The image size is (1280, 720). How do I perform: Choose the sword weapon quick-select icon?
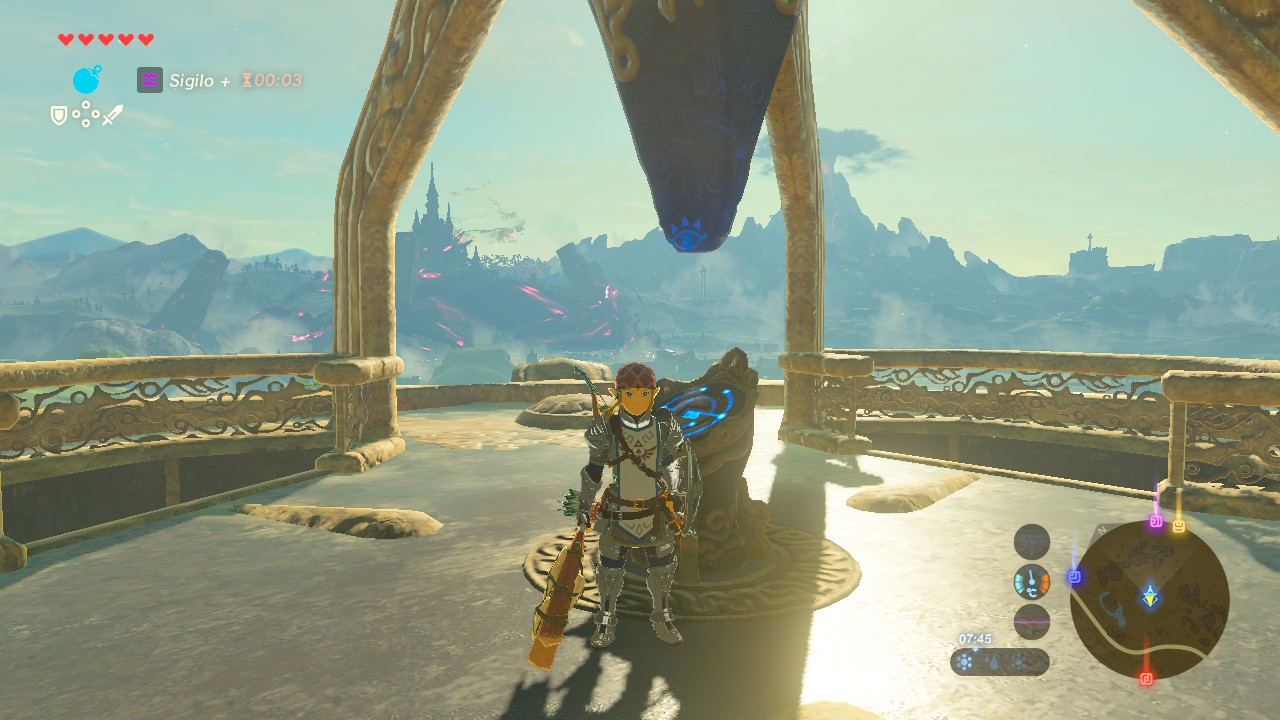113,116
